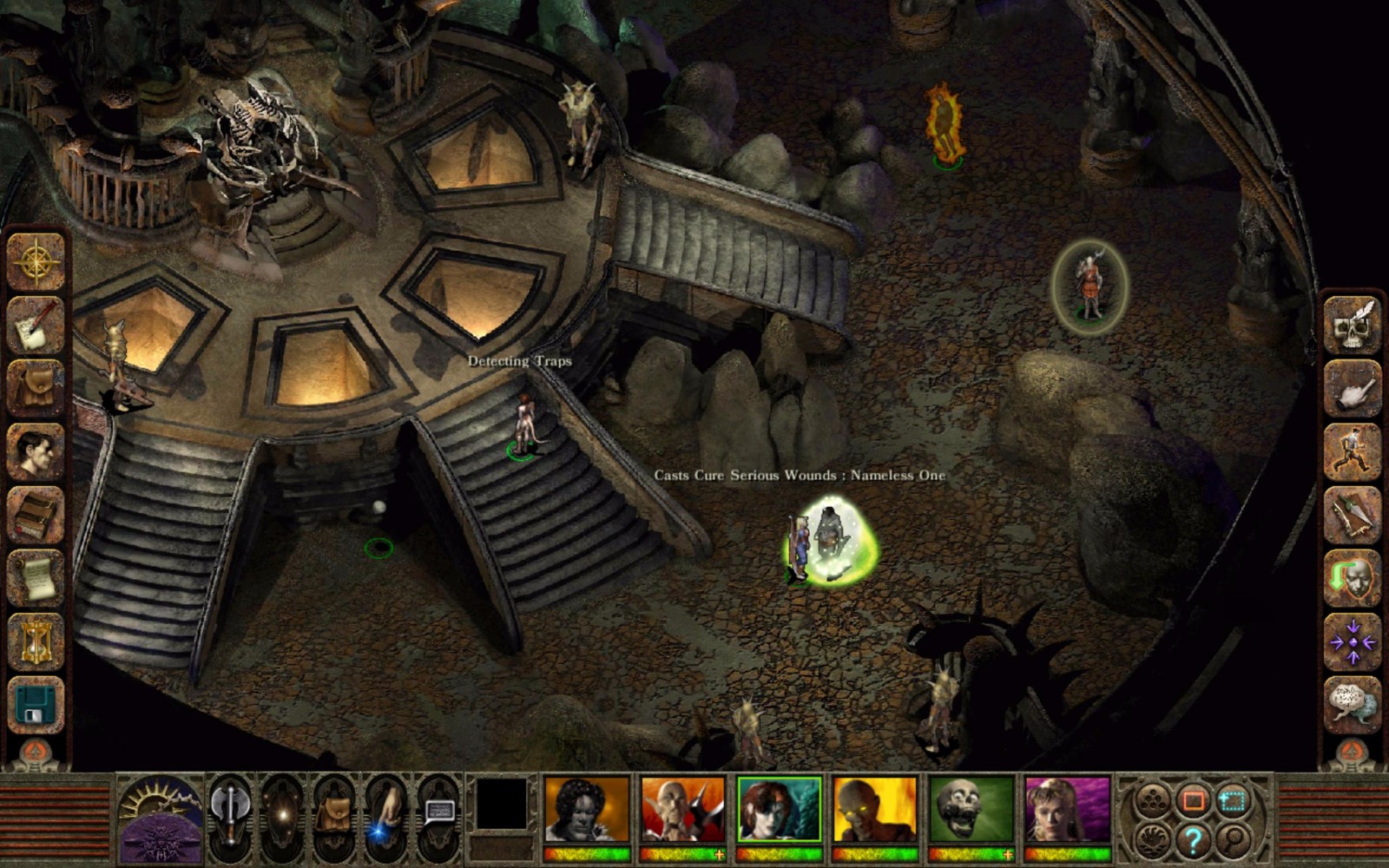
Task: Select the Morte skull portrait
Action: (971, 811)
